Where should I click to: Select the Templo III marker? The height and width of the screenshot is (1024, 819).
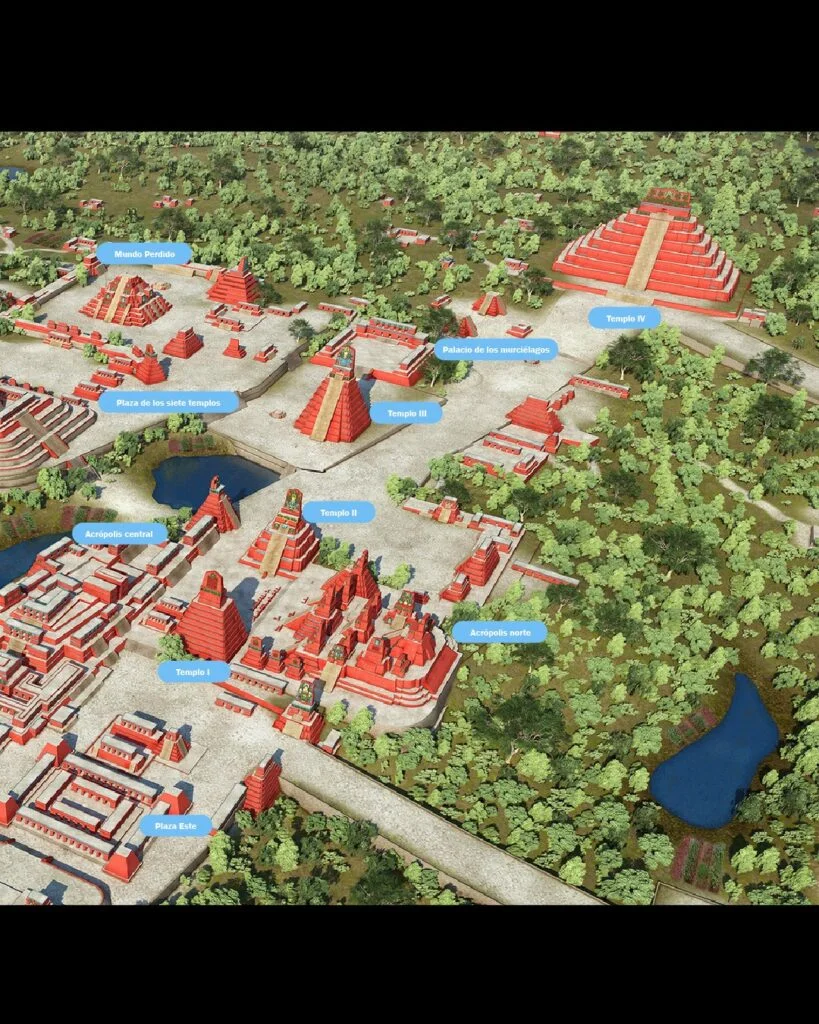406,413
